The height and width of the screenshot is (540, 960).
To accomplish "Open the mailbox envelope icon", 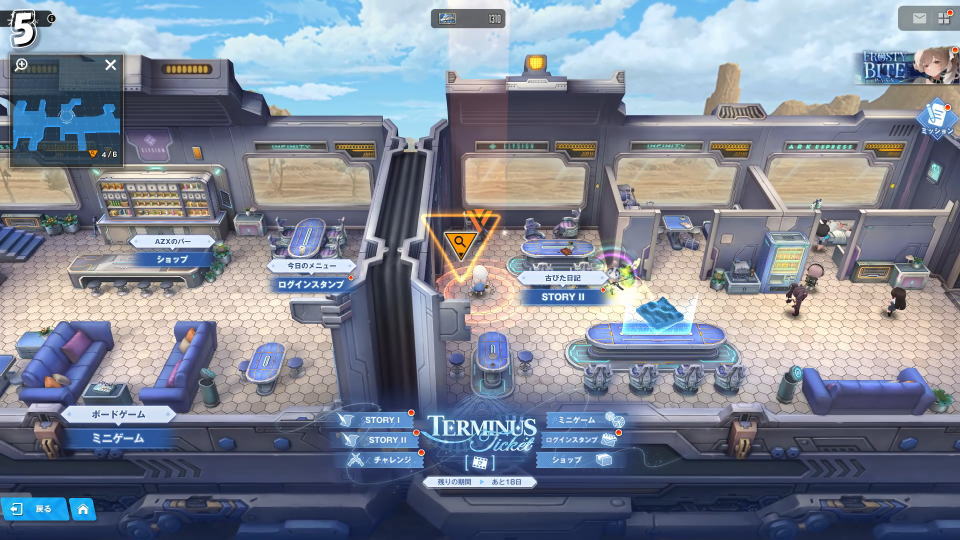I will (918, 18).
